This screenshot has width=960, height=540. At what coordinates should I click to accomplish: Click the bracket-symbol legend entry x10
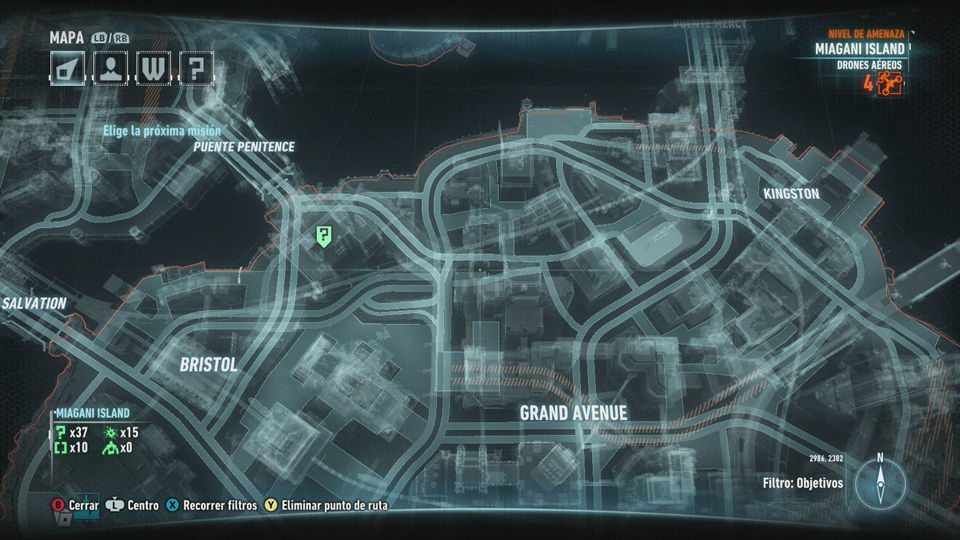click(74, 448)
